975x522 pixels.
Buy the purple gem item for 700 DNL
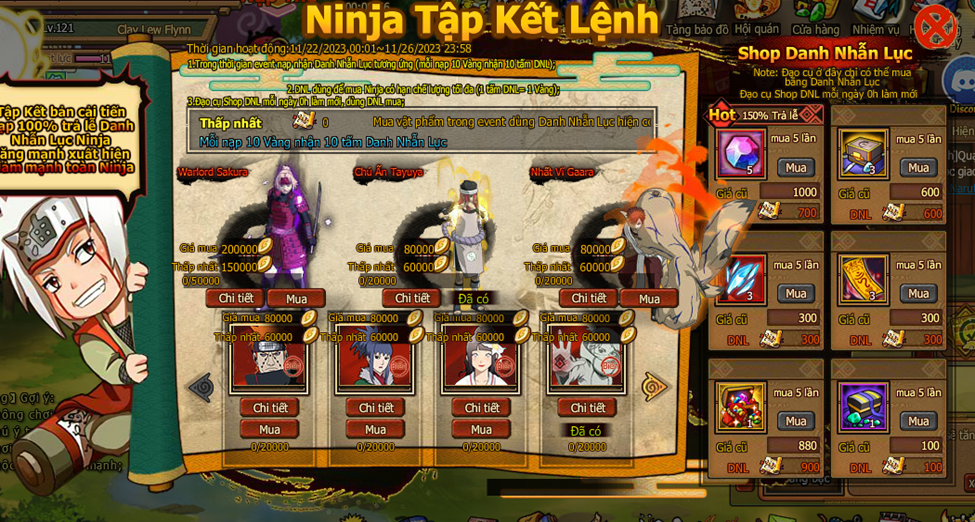(x=795, y=167)
